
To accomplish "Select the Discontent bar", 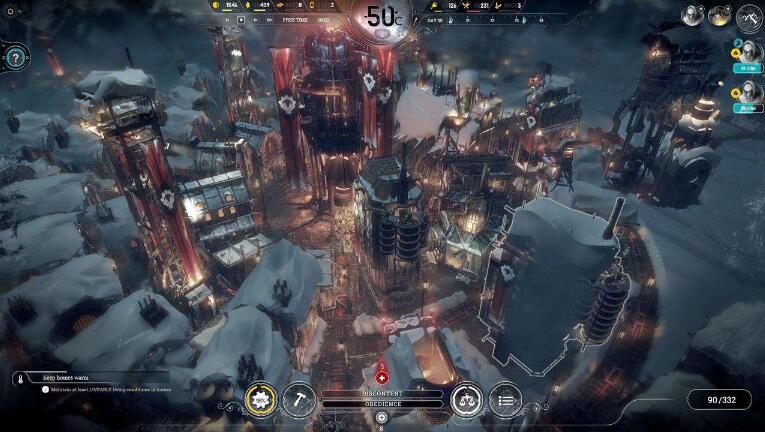I will point(382,394).
